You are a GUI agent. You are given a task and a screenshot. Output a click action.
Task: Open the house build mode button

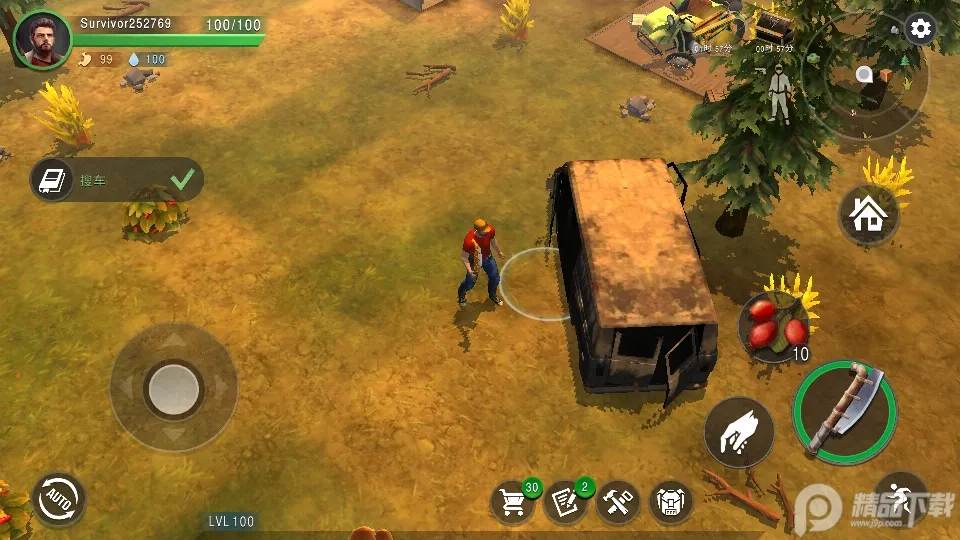pos(868,214)
